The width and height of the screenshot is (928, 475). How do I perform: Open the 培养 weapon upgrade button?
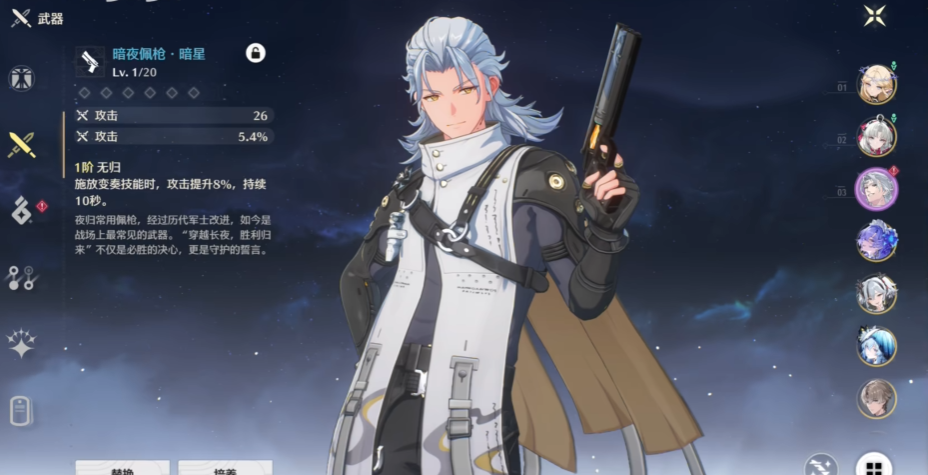point(225,468)
